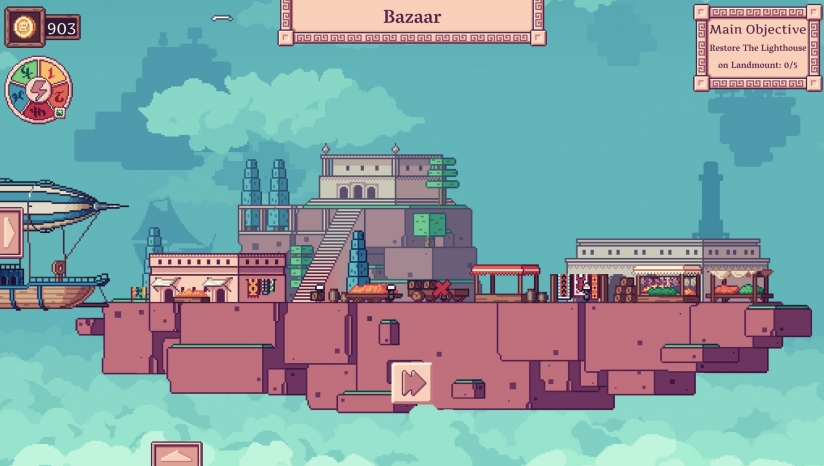The image size is (824, 466).
Task: Select the yellow segment of the rune wheel
Action: 49,70
